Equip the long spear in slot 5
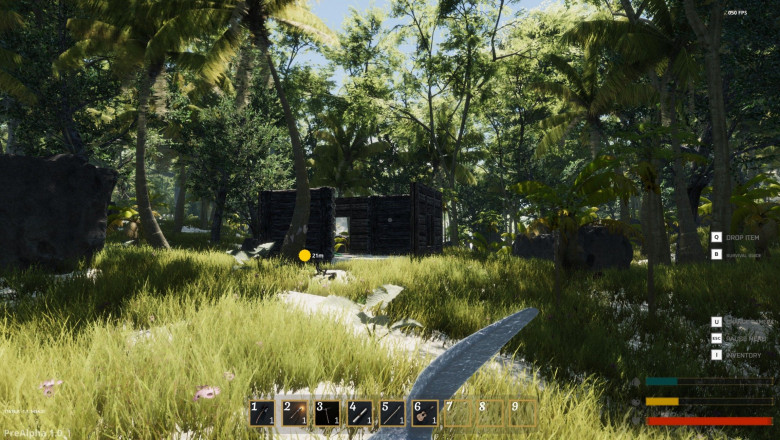Image resolution: width=780 pixels, height=440 pixels. point(392,413)
